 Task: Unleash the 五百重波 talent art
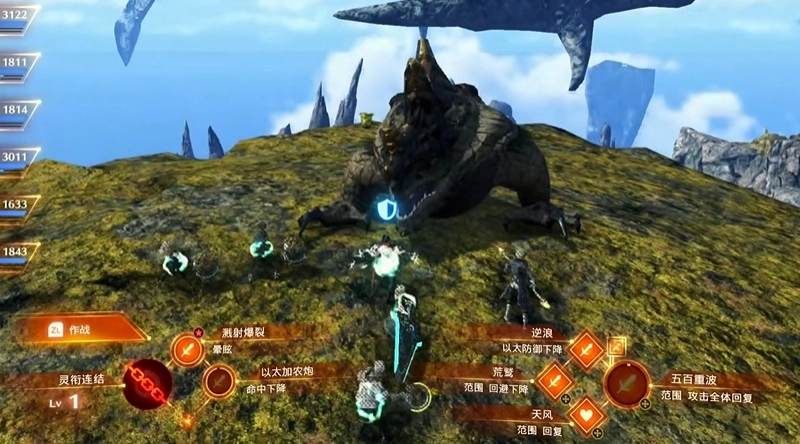(627, 383)
